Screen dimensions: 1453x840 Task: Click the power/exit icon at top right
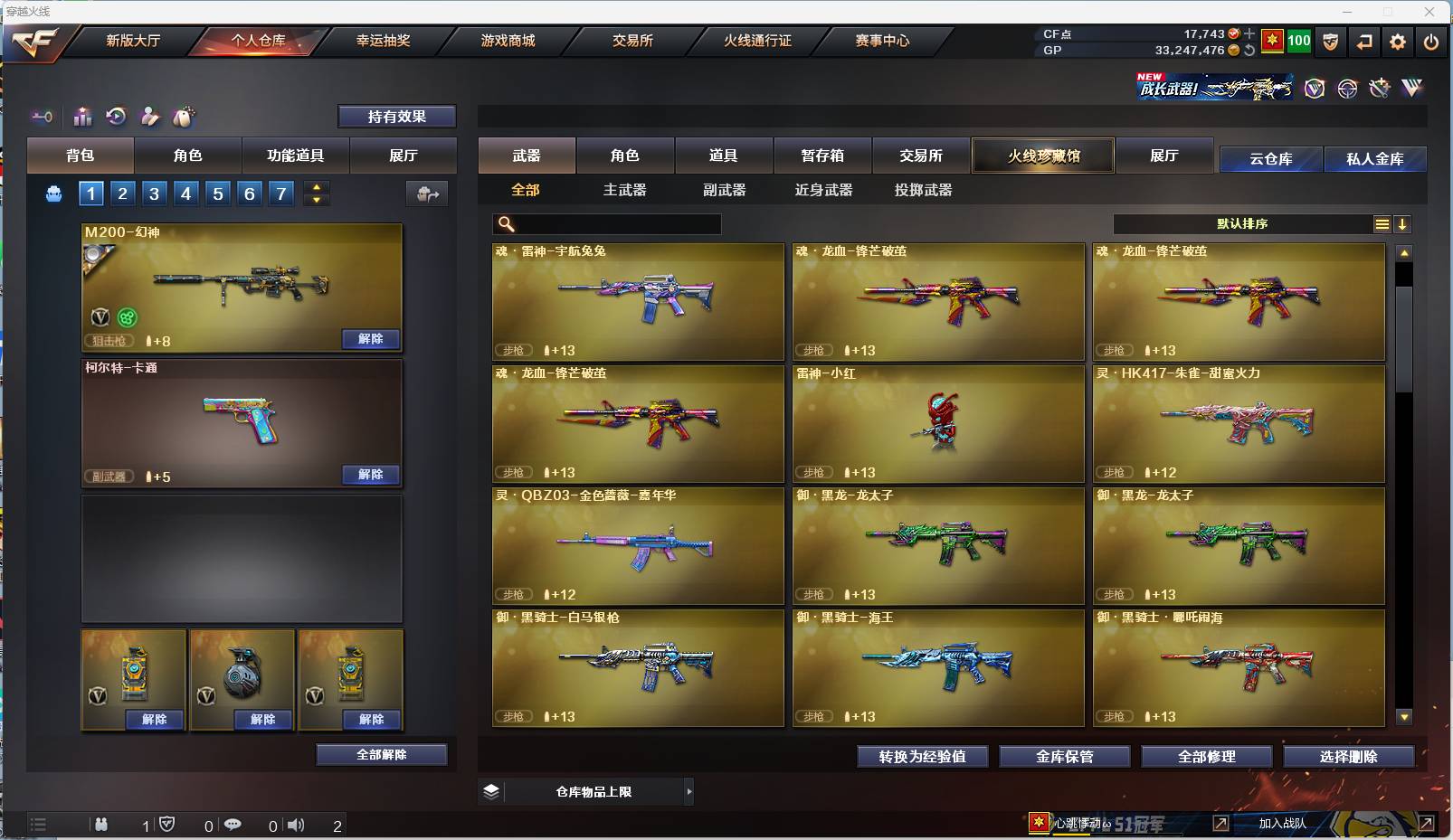(x=1432, y=42)
